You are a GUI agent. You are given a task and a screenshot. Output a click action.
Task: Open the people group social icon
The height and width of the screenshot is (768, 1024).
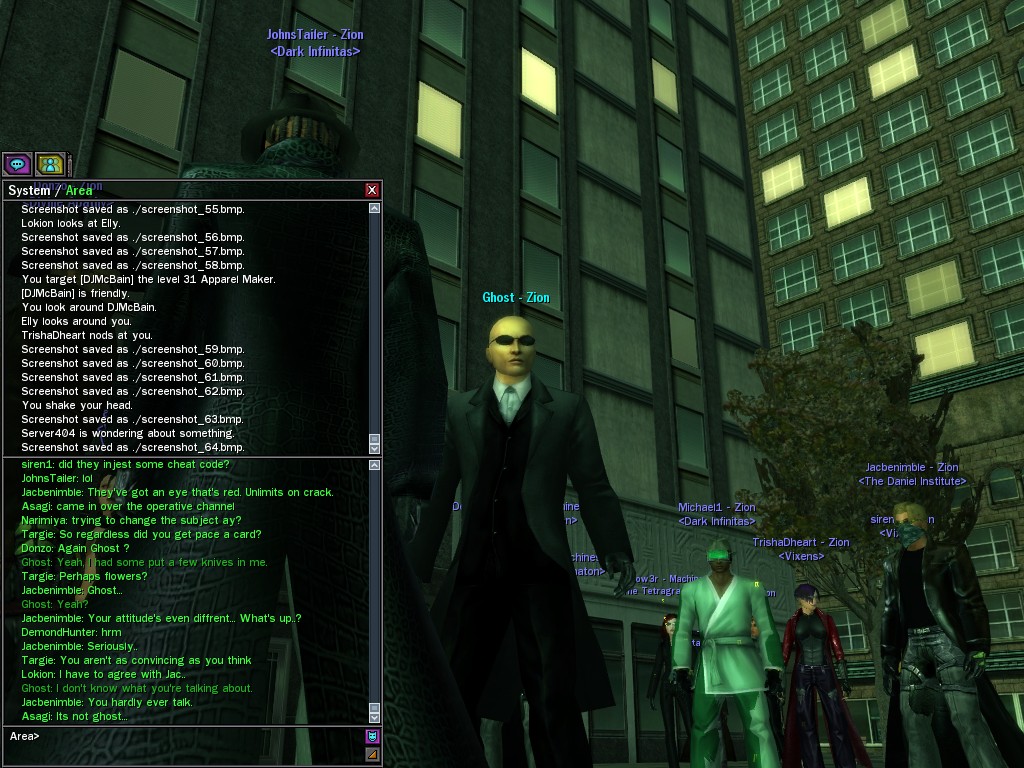[50, 164]
